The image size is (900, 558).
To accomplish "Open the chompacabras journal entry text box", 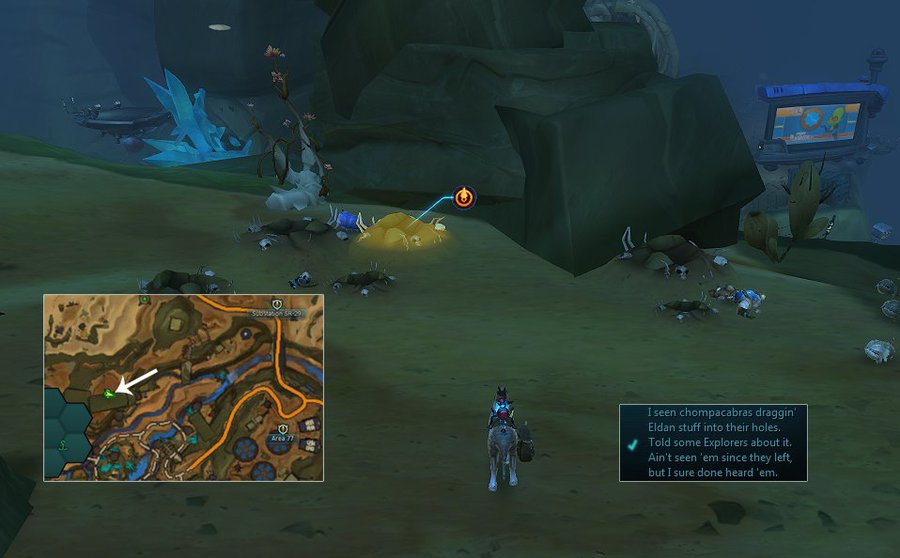I will (x=712, y=442).
